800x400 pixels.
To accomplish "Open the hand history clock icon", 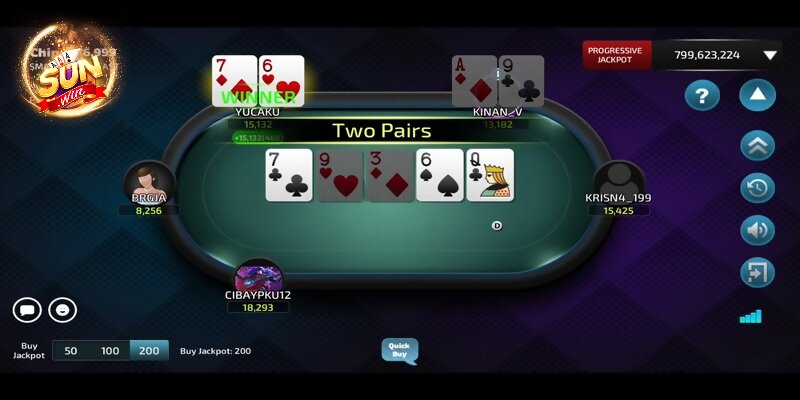I will coord(757,188).
